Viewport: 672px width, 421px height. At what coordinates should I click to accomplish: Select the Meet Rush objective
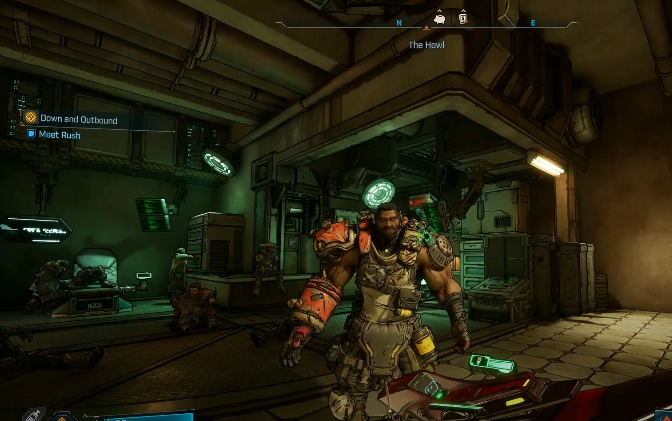coord(62,135)
